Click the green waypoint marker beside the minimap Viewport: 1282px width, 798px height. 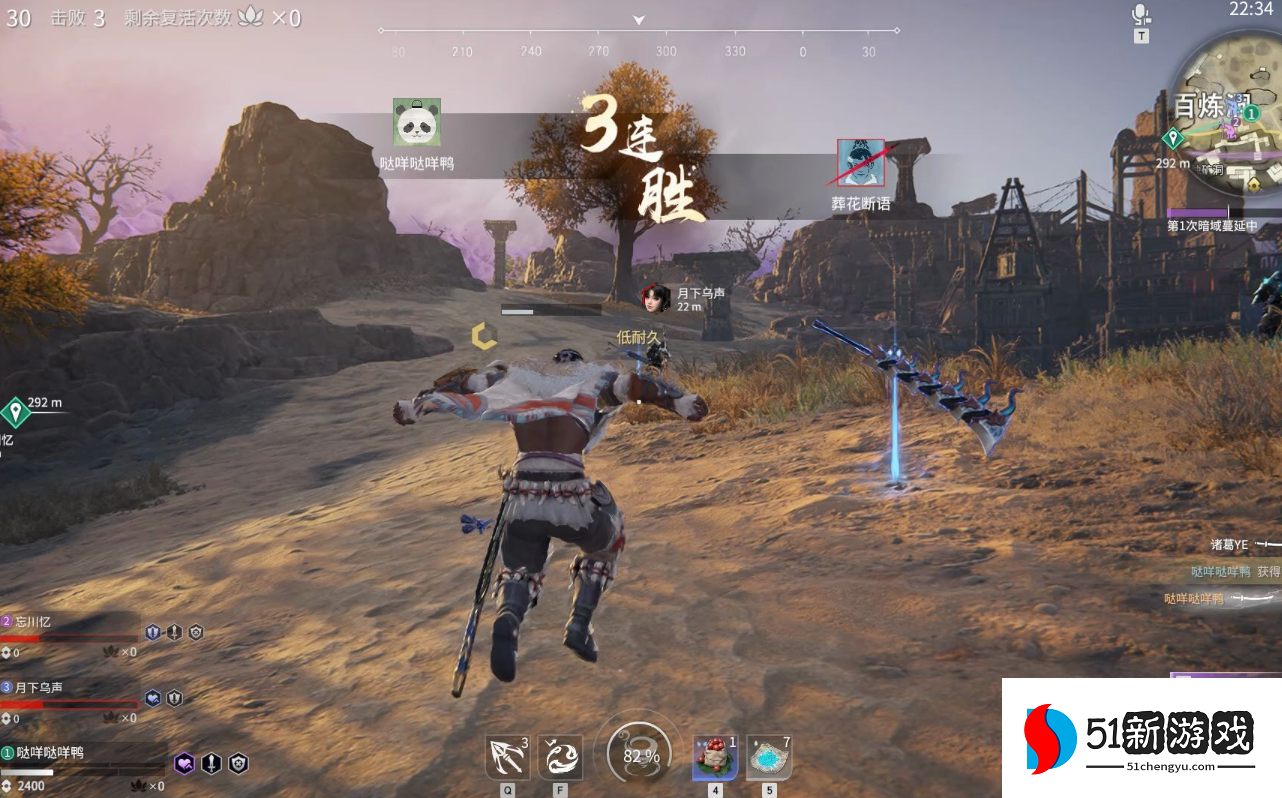coord(1173,139)
